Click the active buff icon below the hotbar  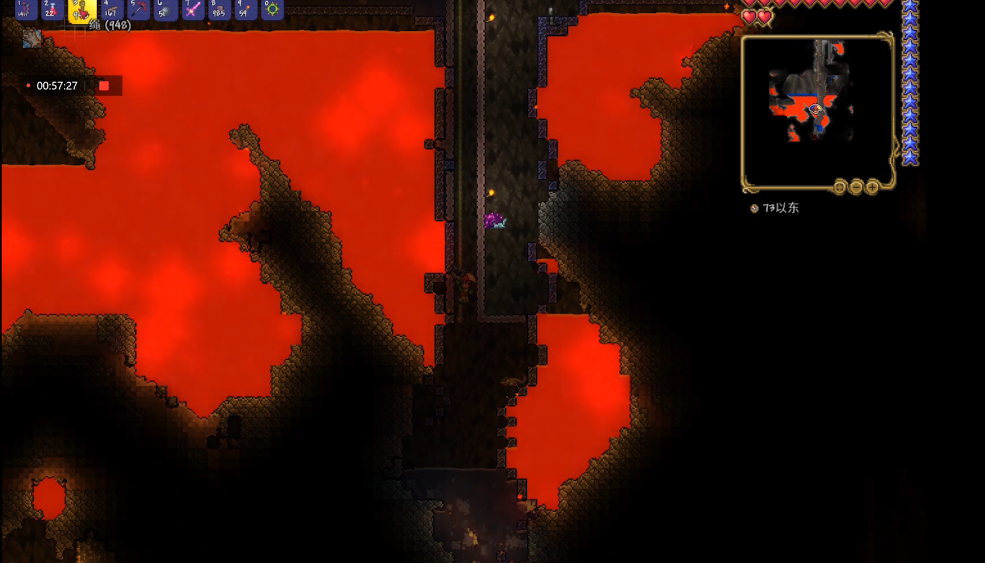[33, 39]
